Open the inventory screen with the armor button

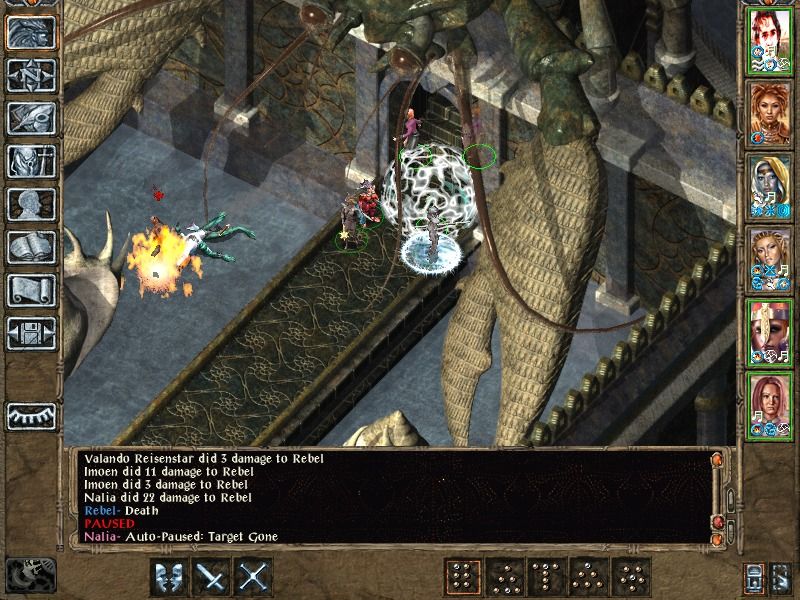(30, 161)
